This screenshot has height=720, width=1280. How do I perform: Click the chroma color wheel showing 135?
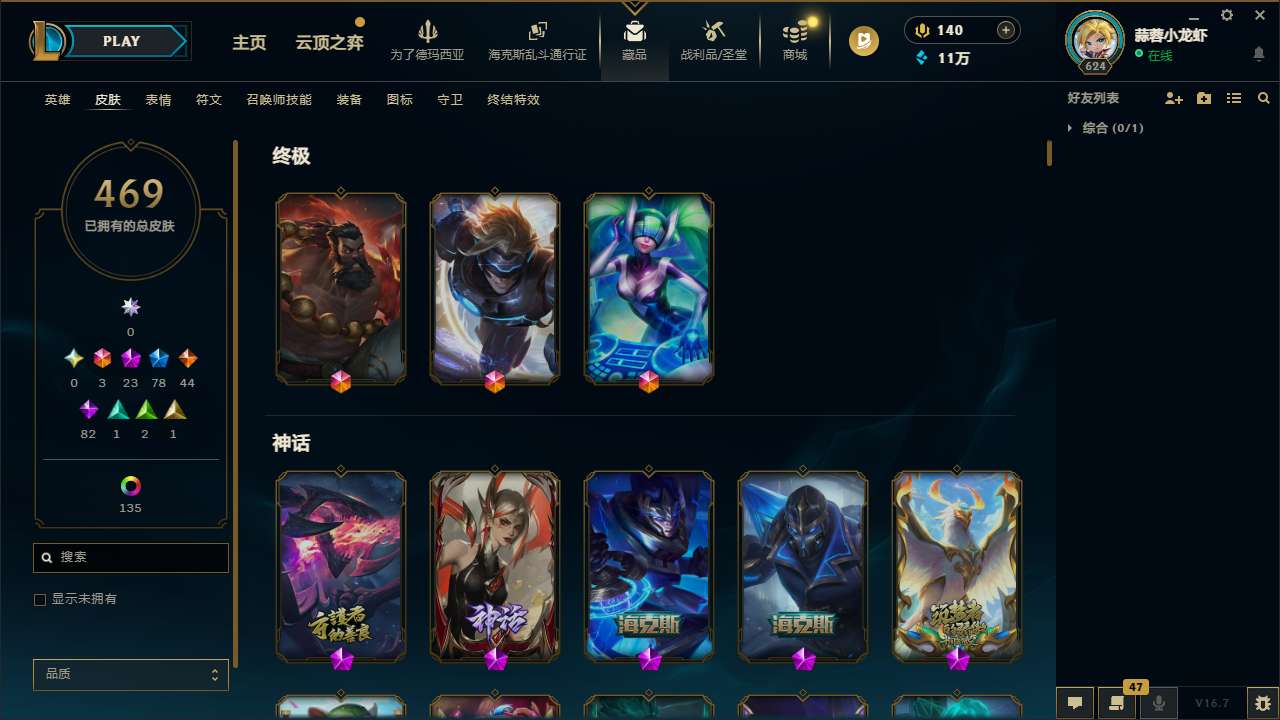130,488
